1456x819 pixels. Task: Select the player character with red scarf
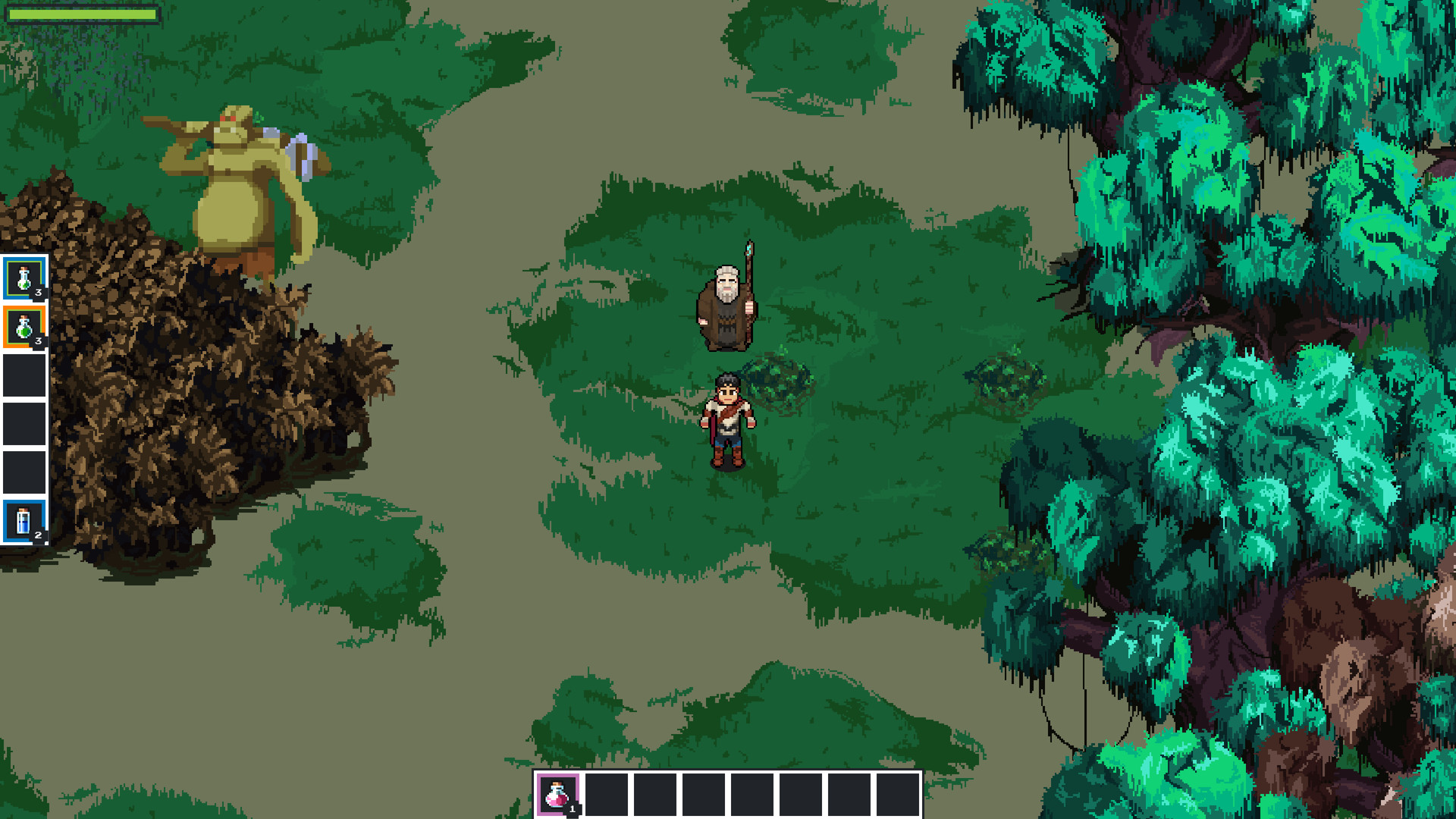pos(728,417)
